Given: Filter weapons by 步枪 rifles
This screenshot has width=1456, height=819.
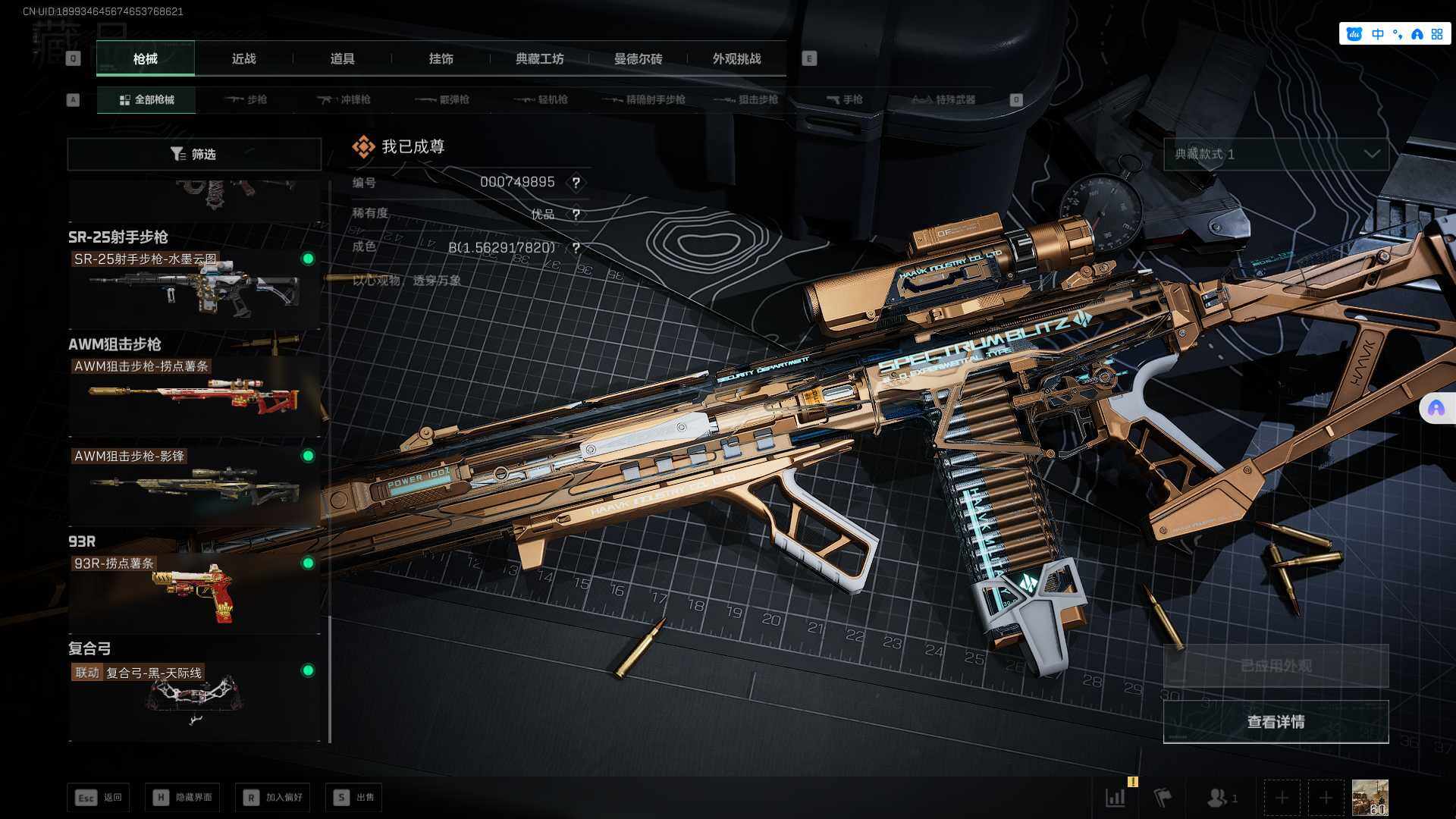Looking at the screenshot, I should (246, 100).
